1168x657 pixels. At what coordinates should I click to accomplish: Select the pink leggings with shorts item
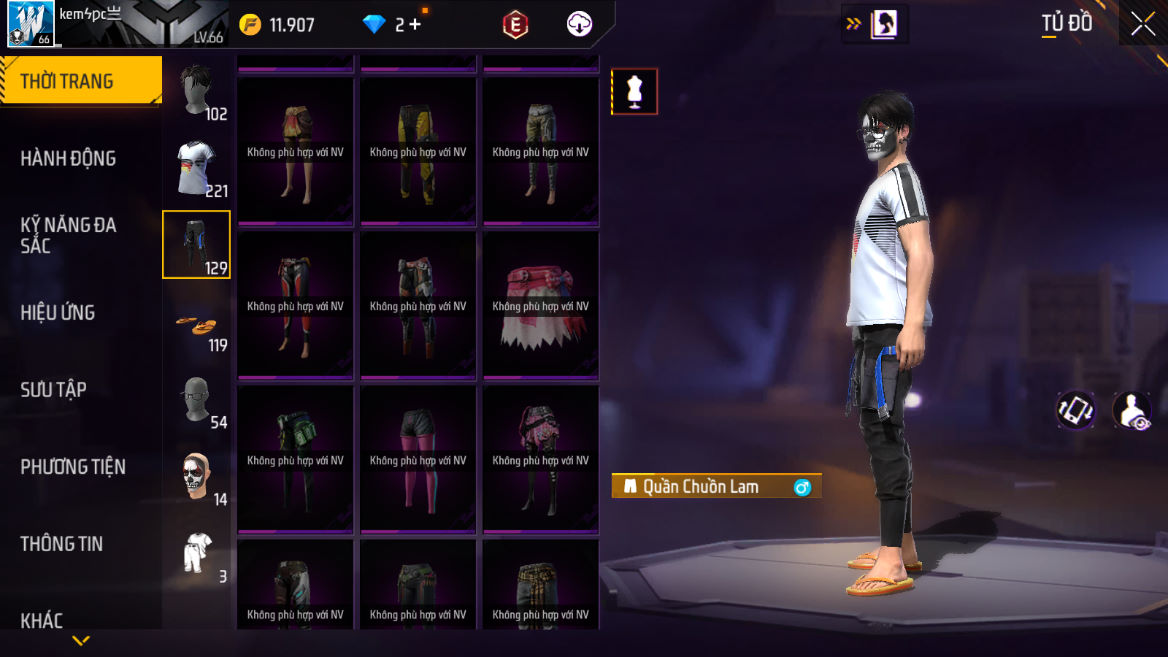418,459
